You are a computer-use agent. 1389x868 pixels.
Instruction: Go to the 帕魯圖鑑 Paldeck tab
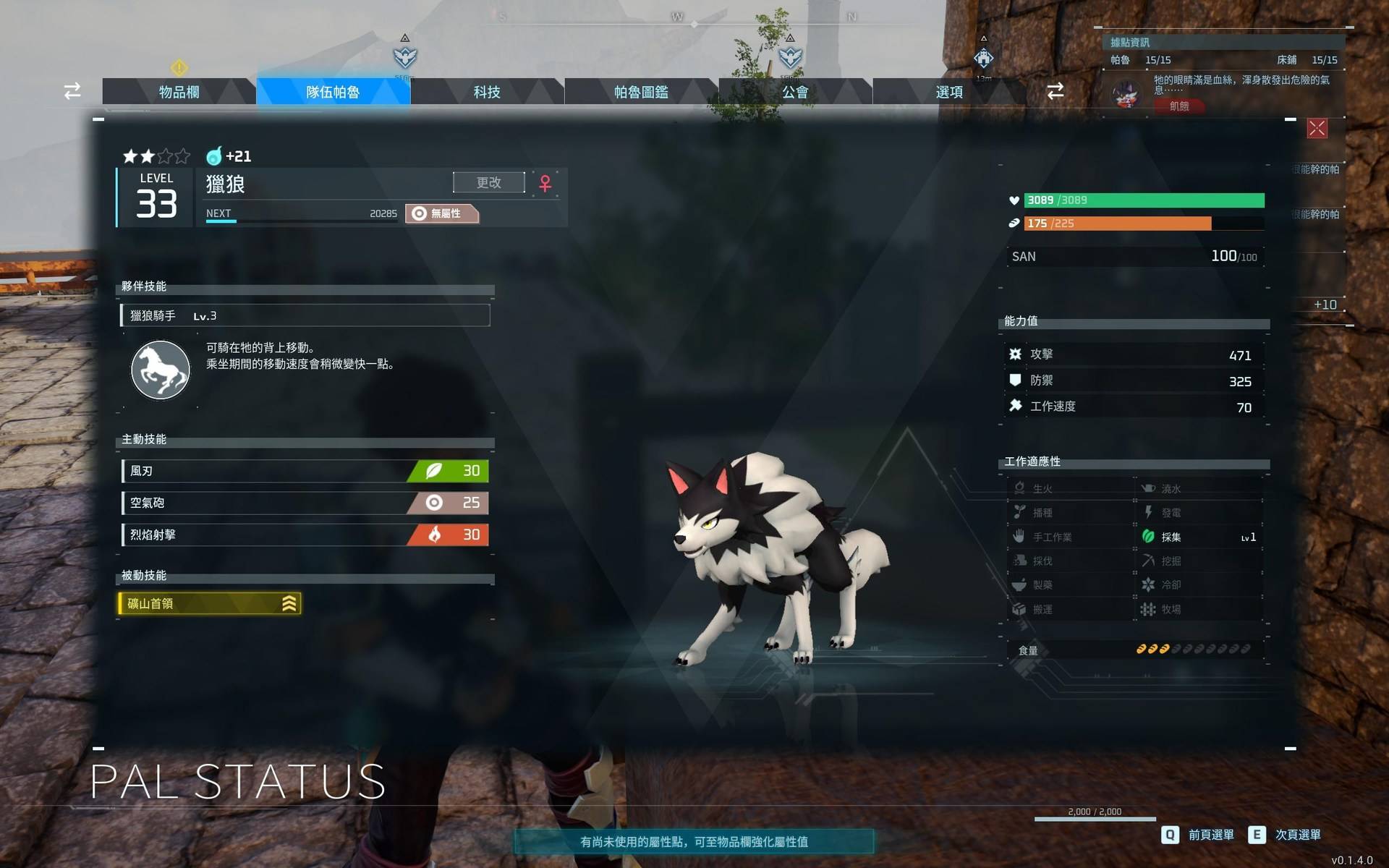(641, 92)
